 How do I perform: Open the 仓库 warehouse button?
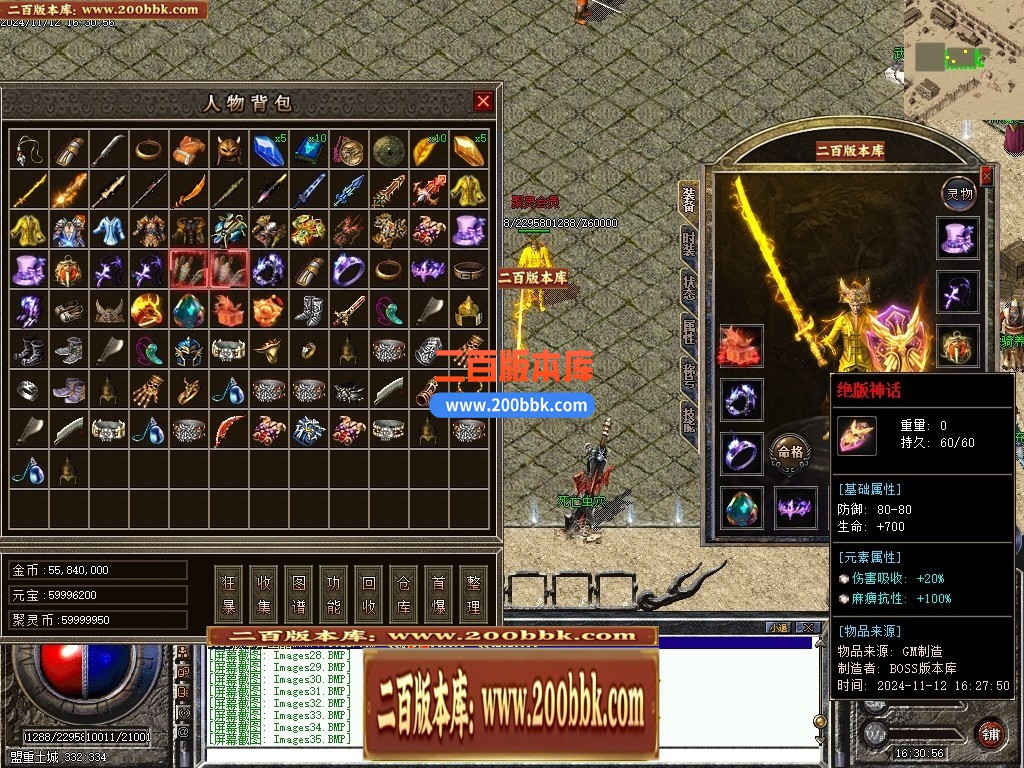(x=404, y=594)
